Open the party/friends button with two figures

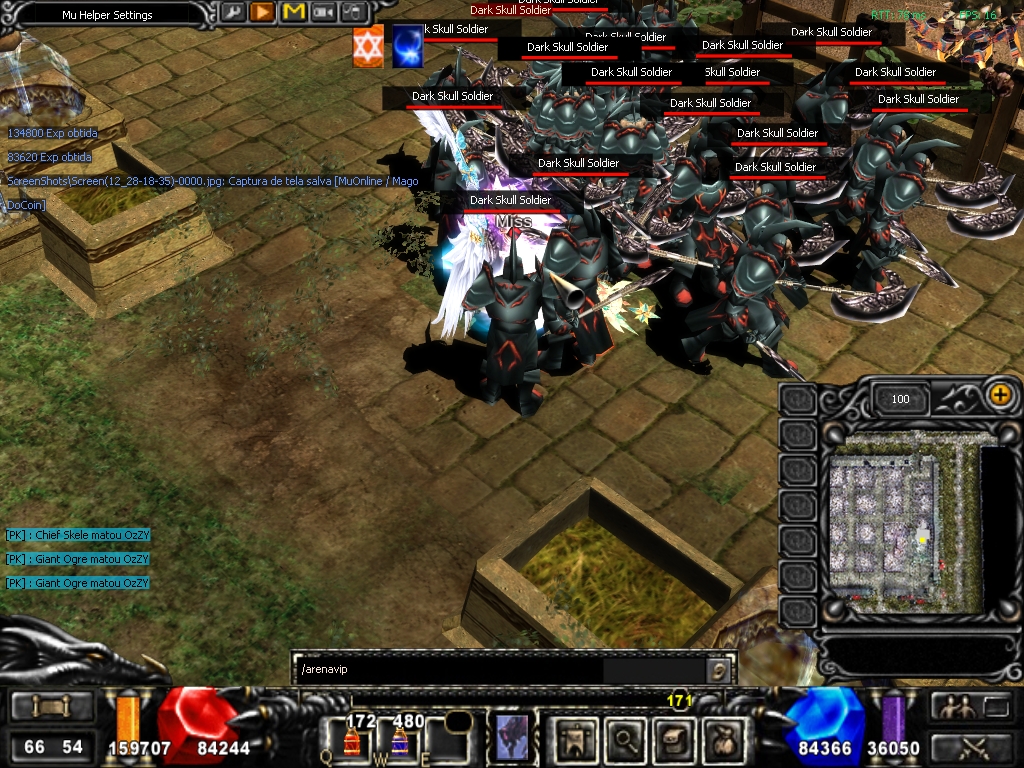(x=957, y=707)
